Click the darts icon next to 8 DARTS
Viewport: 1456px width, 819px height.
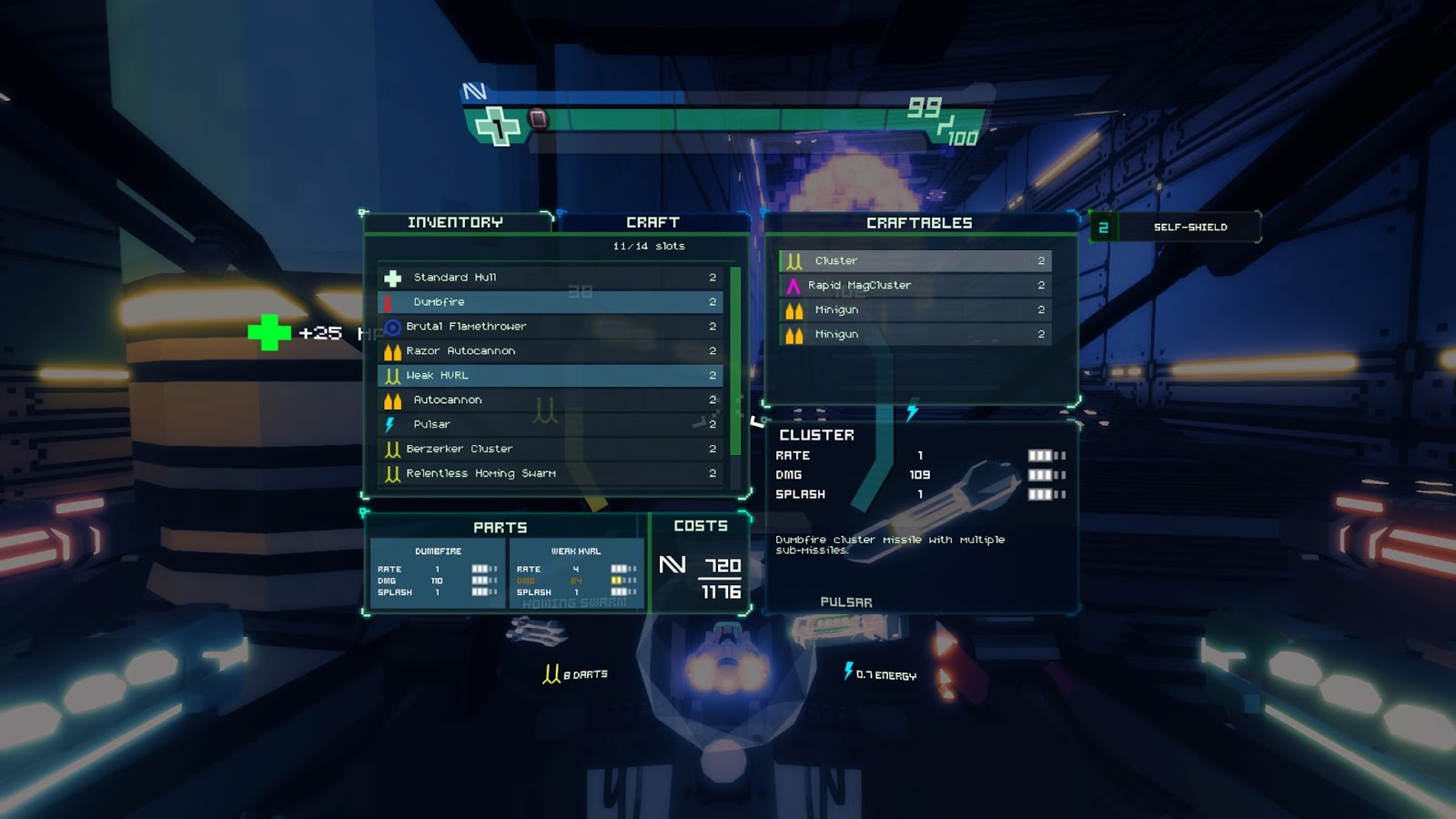[550, 672]
